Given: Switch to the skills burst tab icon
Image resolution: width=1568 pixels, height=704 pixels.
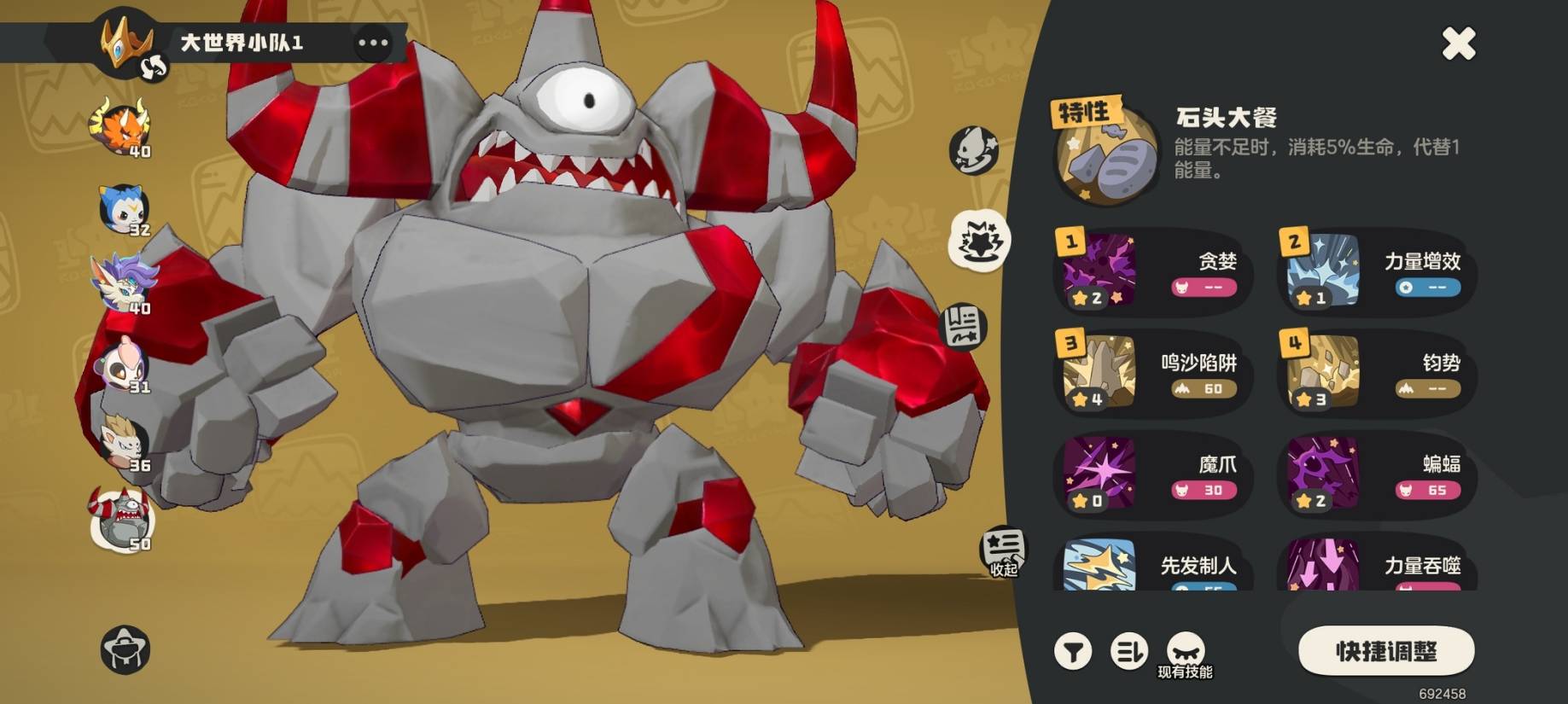Looking at the screenshot, I should [x=980, y=240].
